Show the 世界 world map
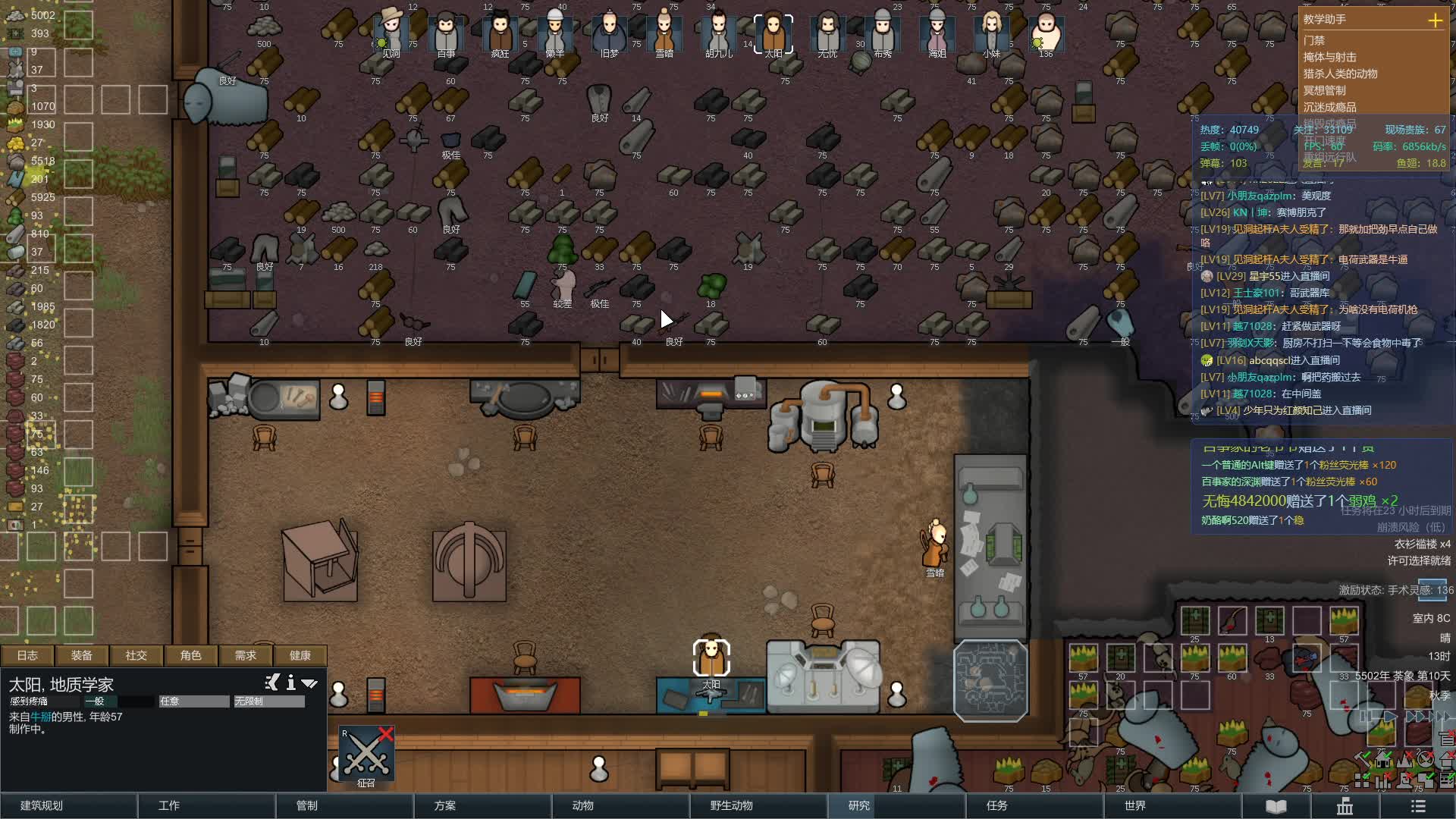1456x819 pixels. (x=1135, y=805)
